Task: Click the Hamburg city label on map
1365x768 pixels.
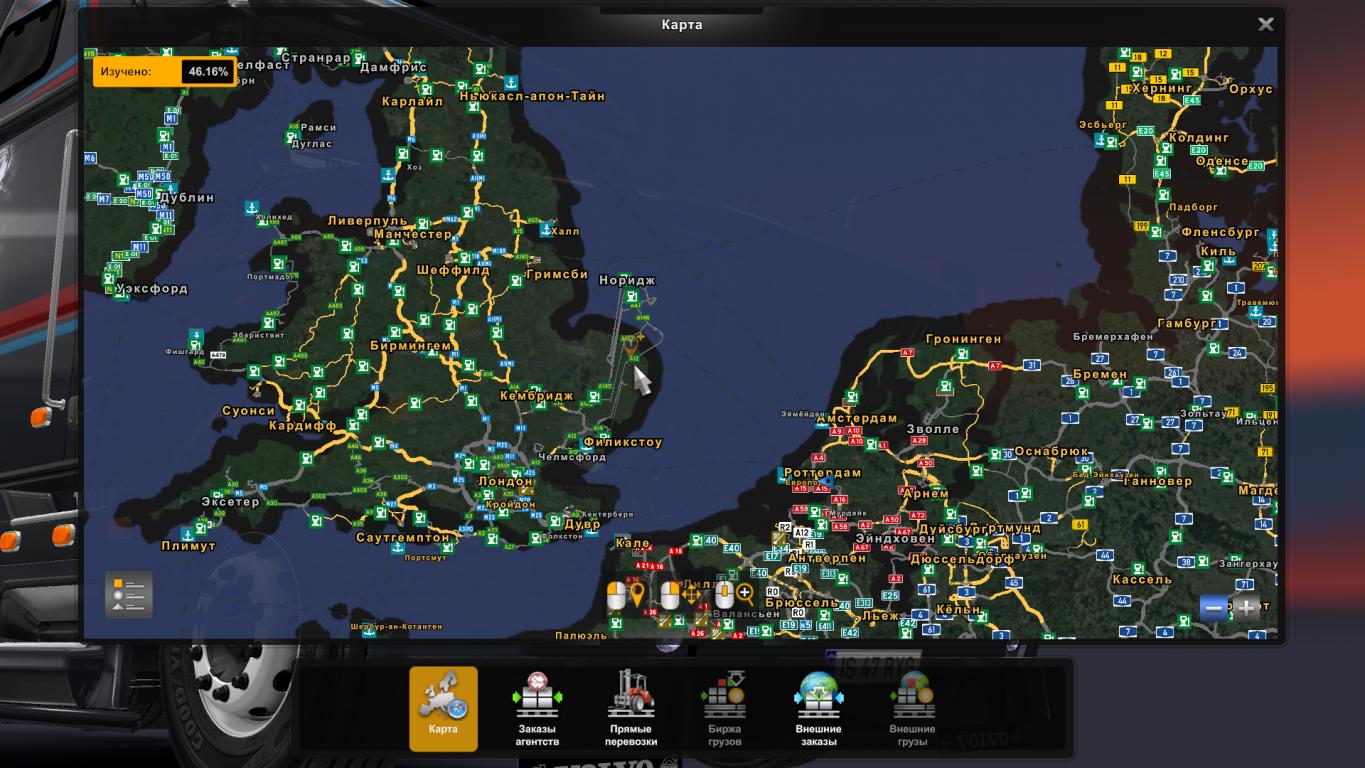Action: (1186, 324)
